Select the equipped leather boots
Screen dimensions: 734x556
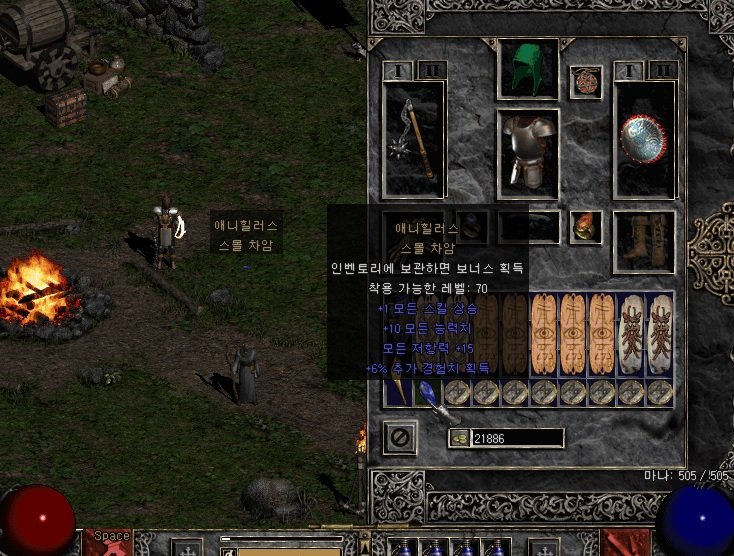[x=644, y=240]
